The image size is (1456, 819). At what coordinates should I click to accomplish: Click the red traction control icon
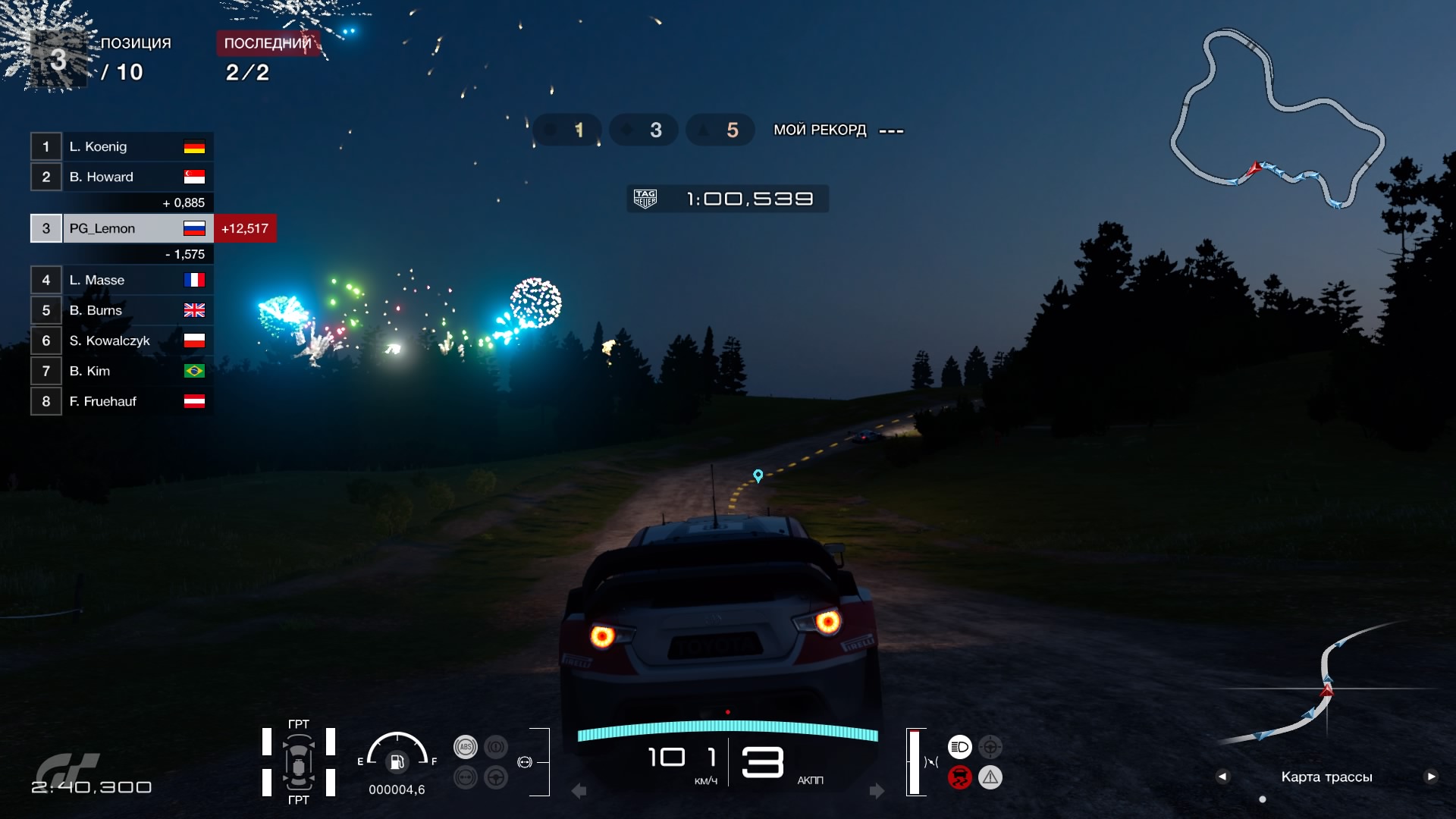point(959,777)
